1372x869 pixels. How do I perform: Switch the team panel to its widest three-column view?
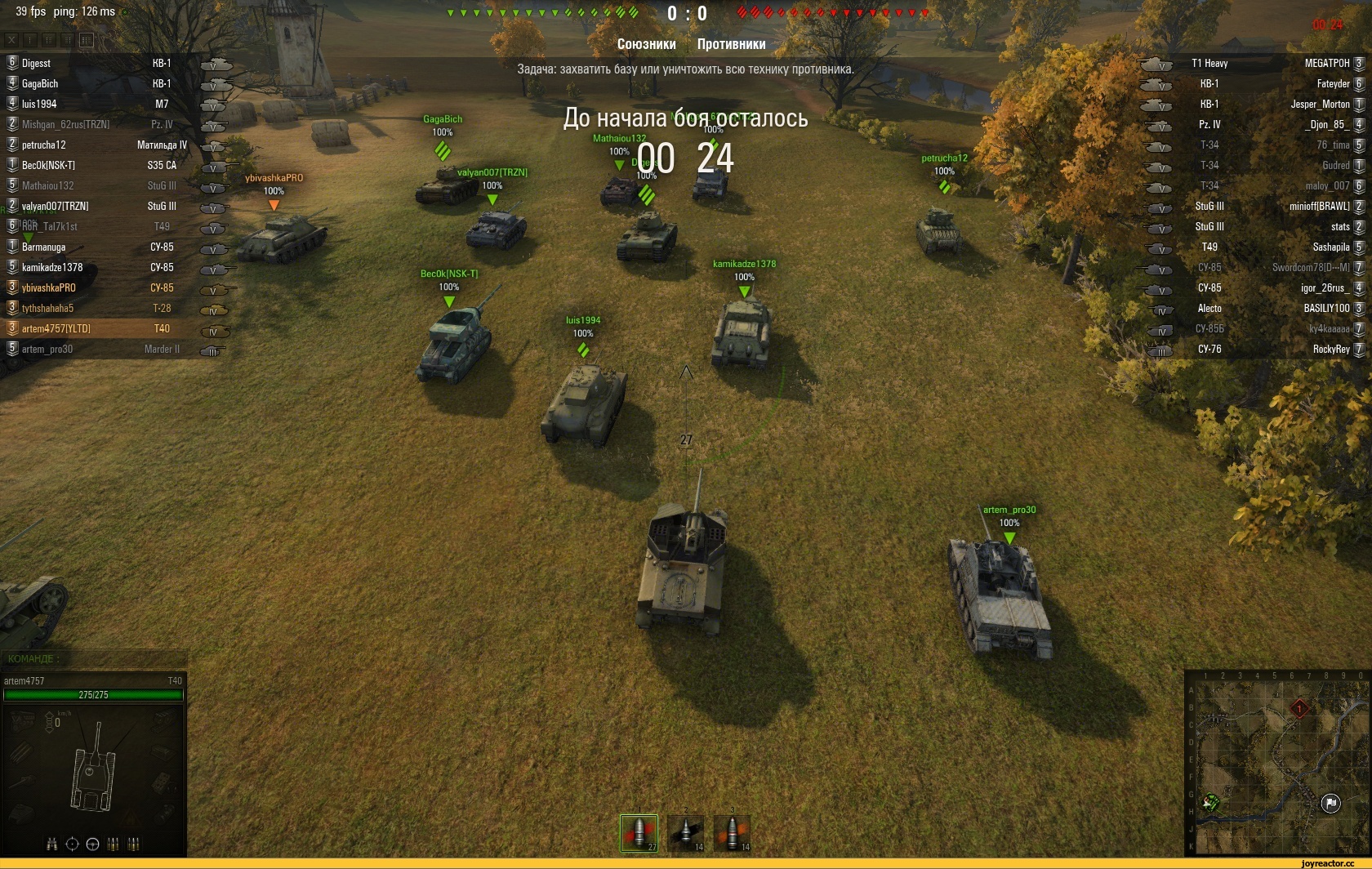(87, 39)
